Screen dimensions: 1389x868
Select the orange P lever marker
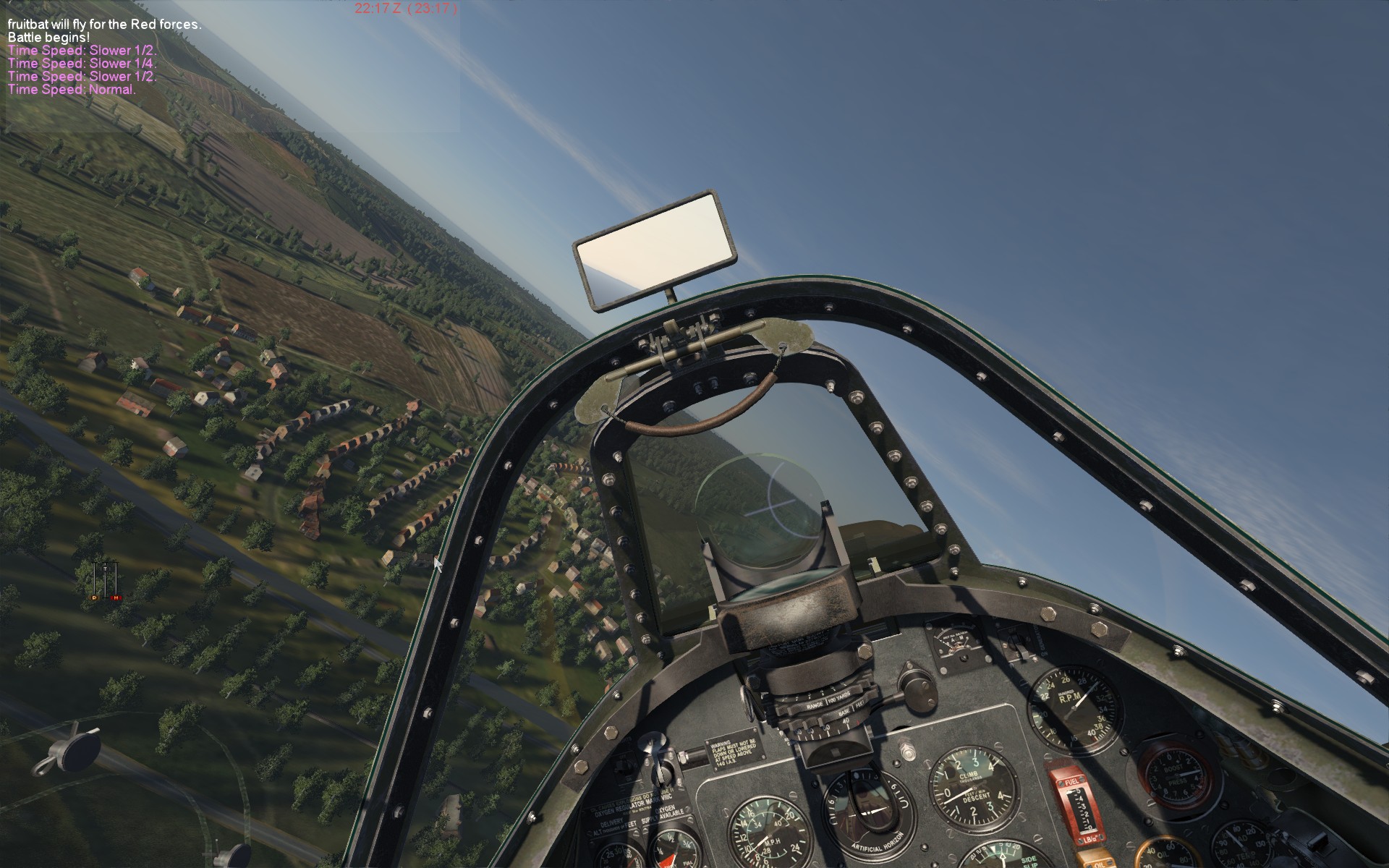(94, 597)
